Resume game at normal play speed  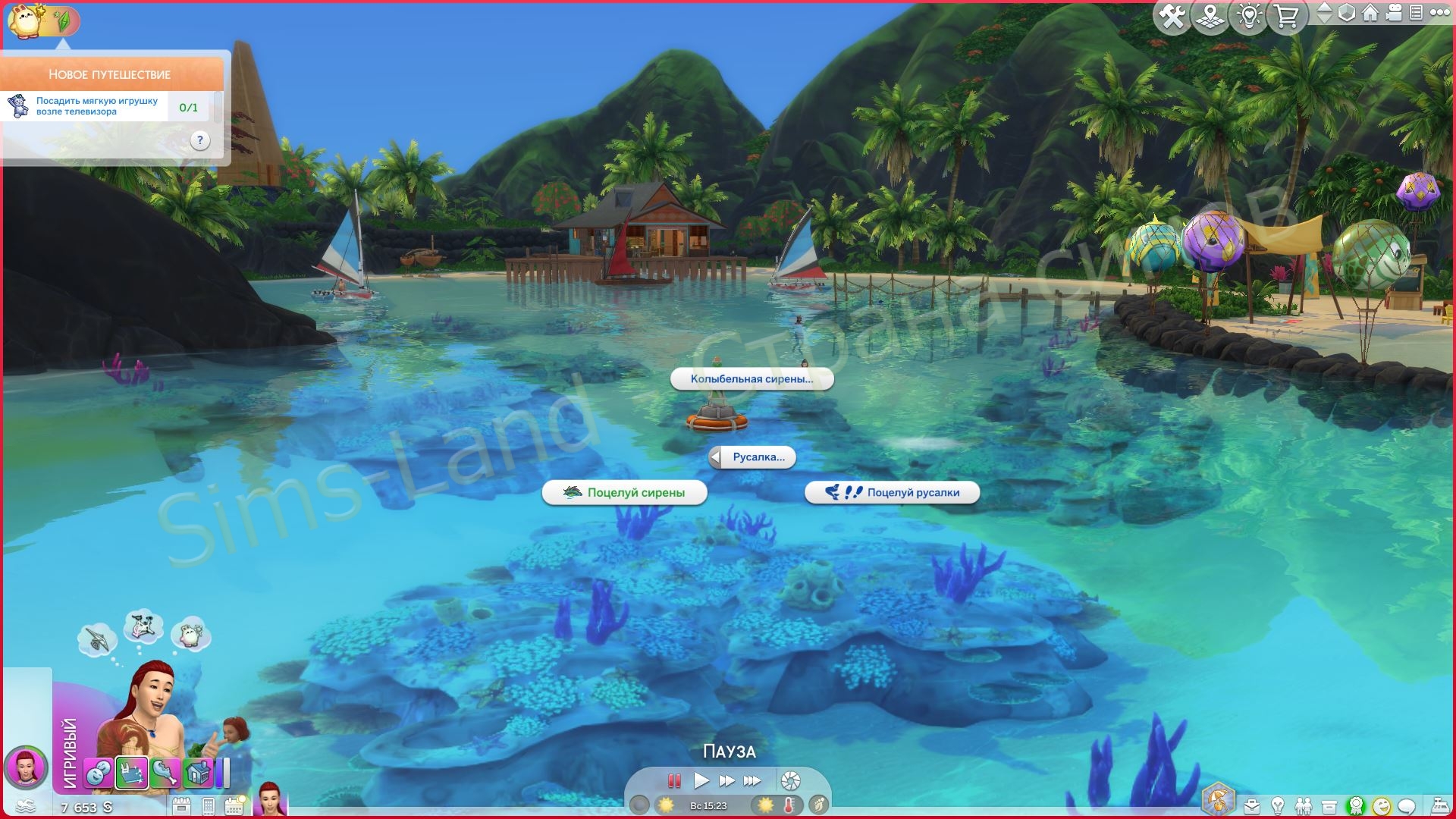[701, 780]
